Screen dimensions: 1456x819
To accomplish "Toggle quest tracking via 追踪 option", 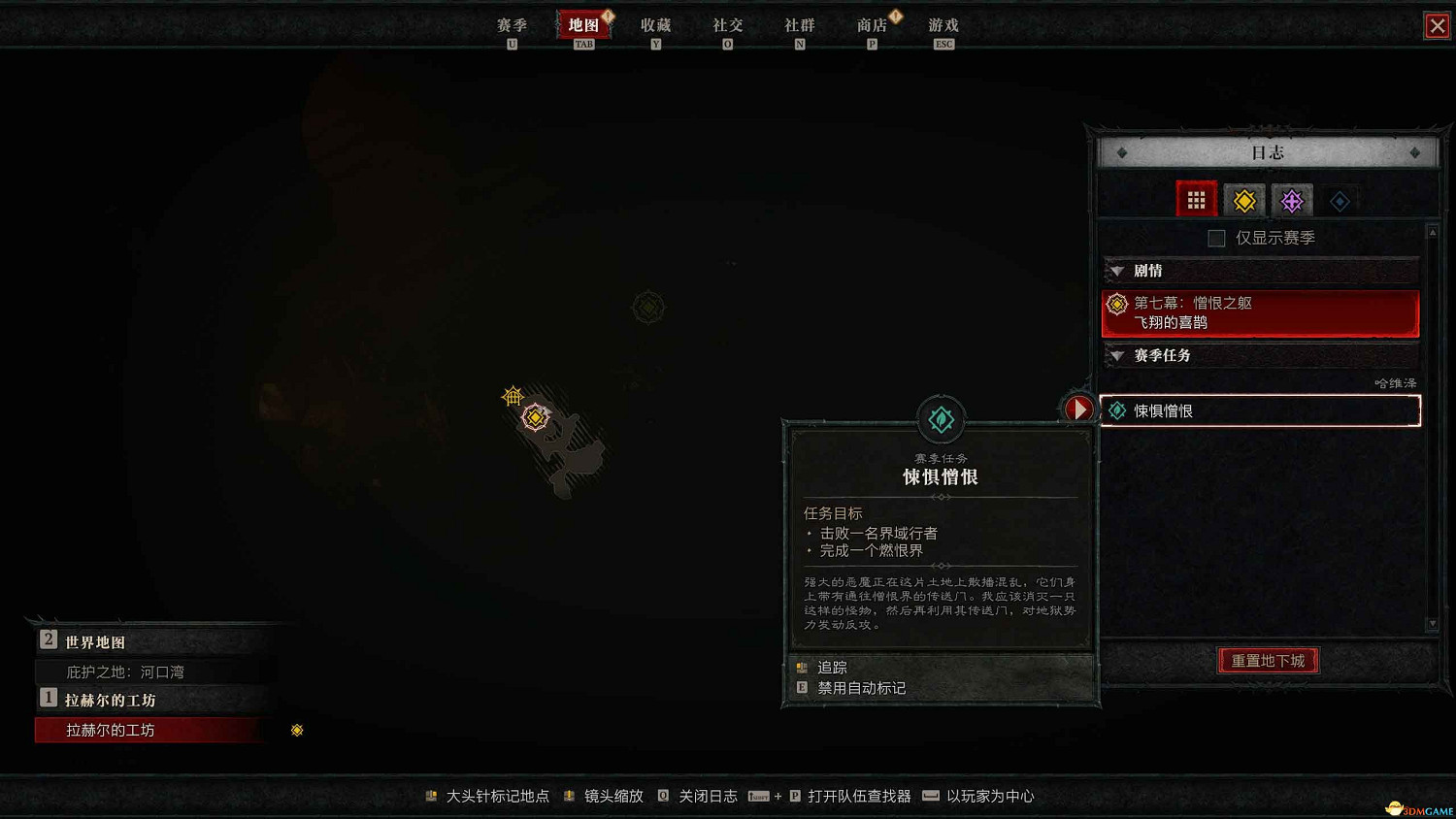I will click(x=832, y=667).
